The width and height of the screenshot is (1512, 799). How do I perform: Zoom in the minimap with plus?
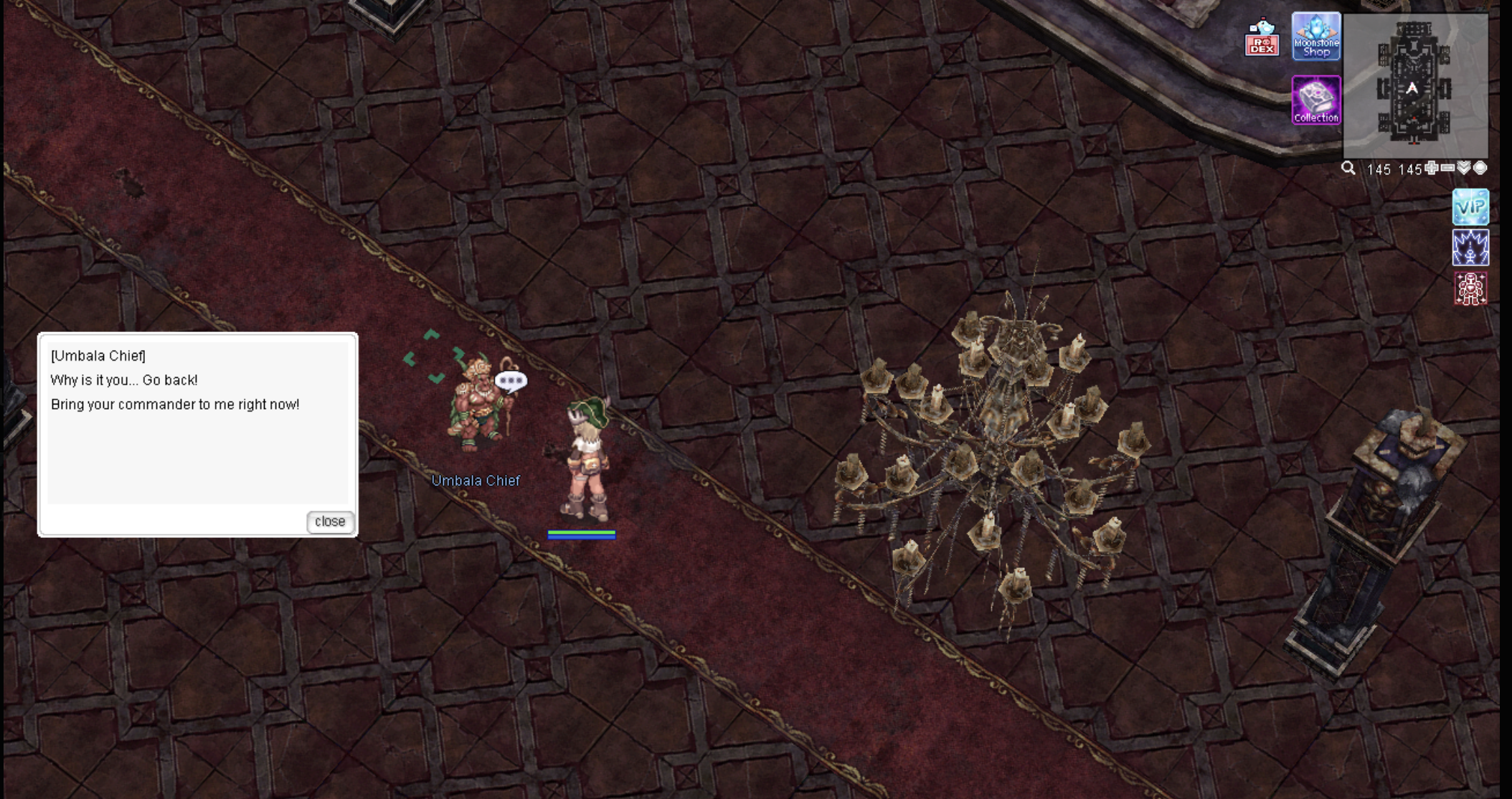1432,168
